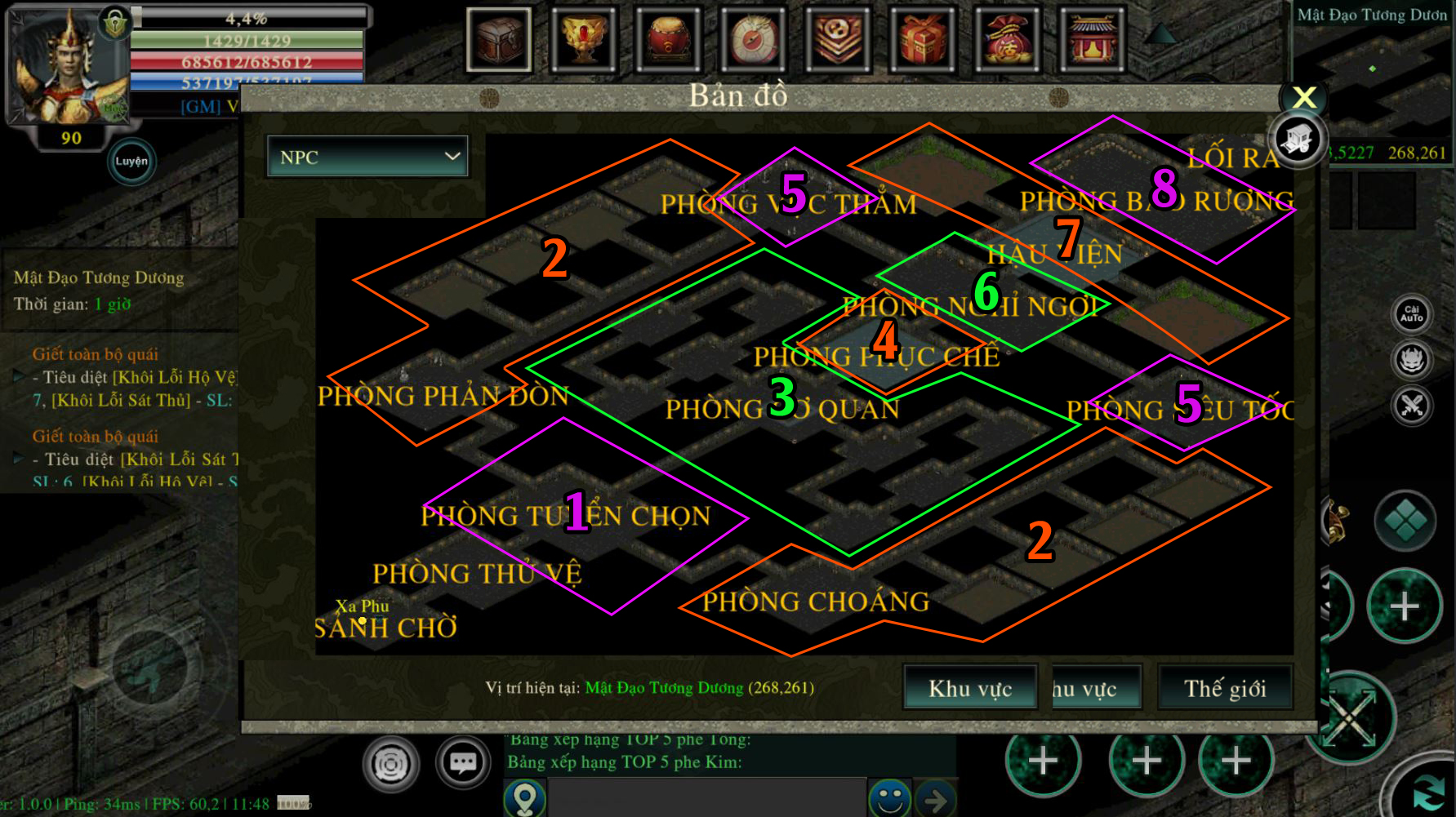This screenshot has width=1456, height=817.
Task: Click the chat text input field
Action: (x=706, y=797)
